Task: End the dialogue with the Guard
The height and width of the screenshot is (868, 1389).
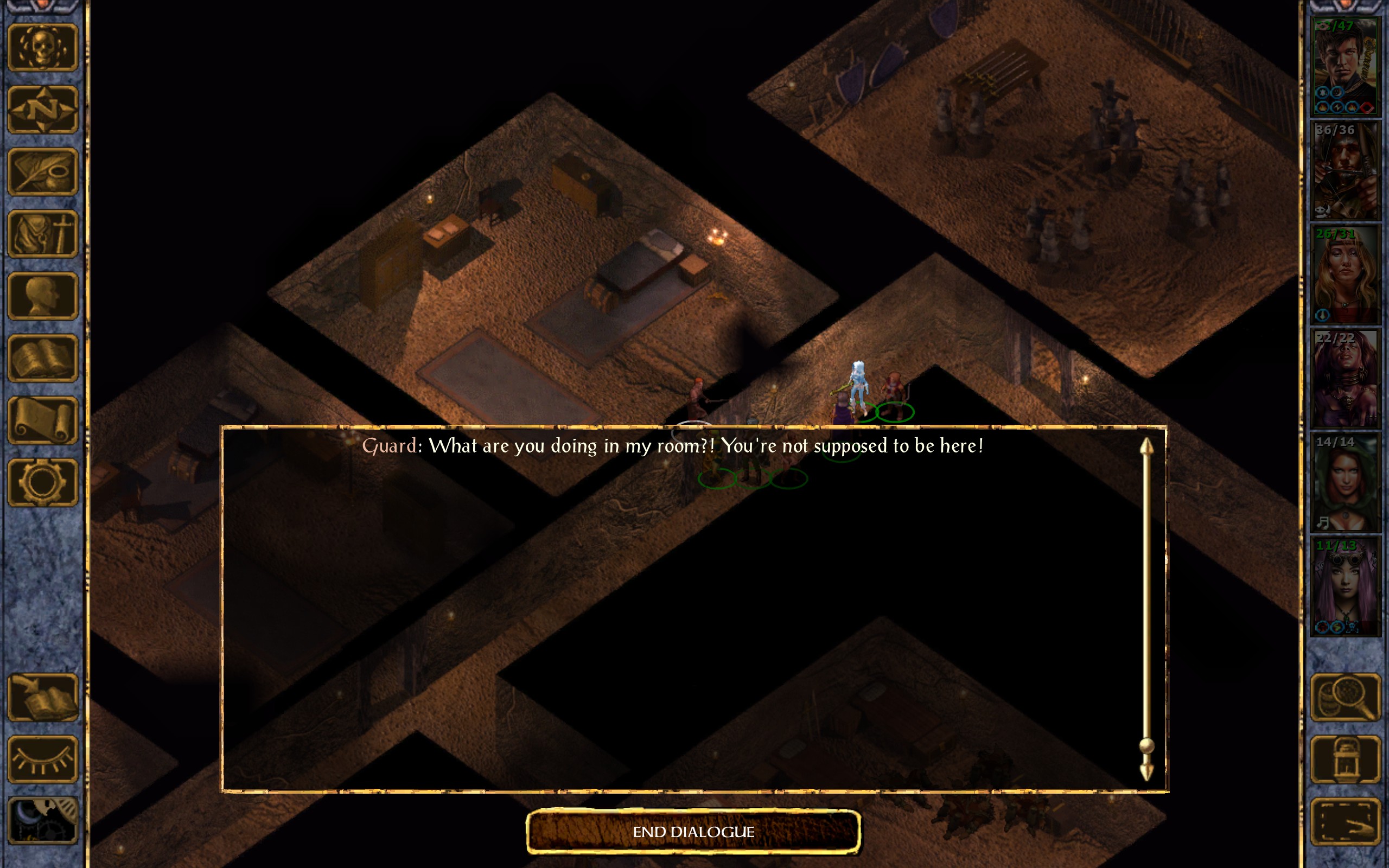Action: click(x=693, y=831)
